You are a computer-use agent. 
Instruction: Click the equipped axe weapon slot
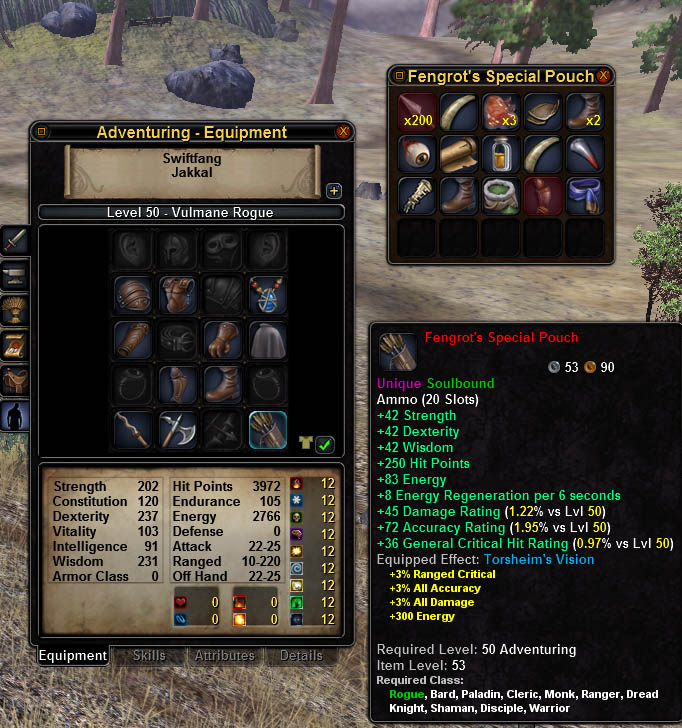tap(178, 430)
